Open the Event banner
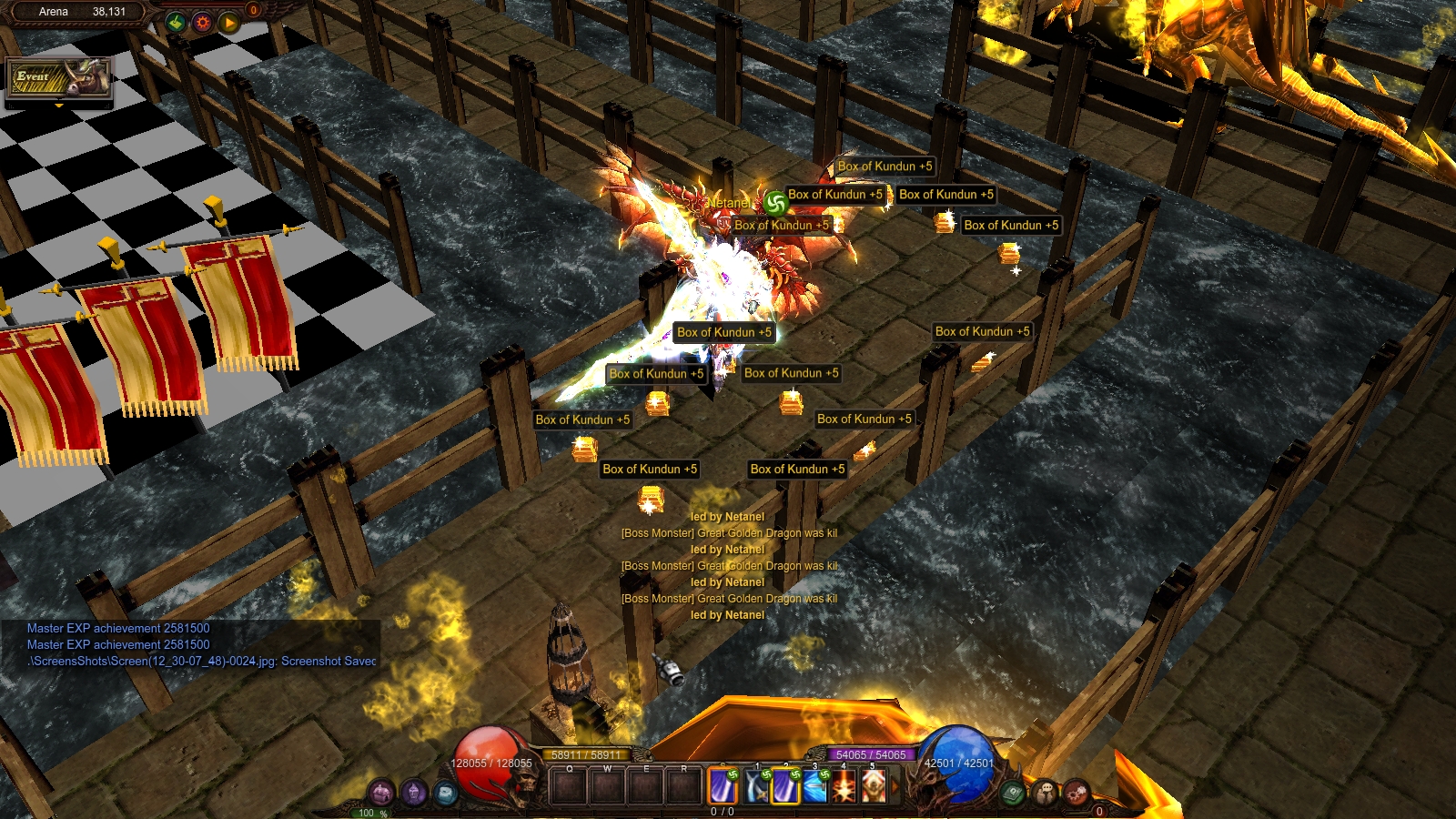Viewport: 1456px width, 819px height. click(58, 79)
